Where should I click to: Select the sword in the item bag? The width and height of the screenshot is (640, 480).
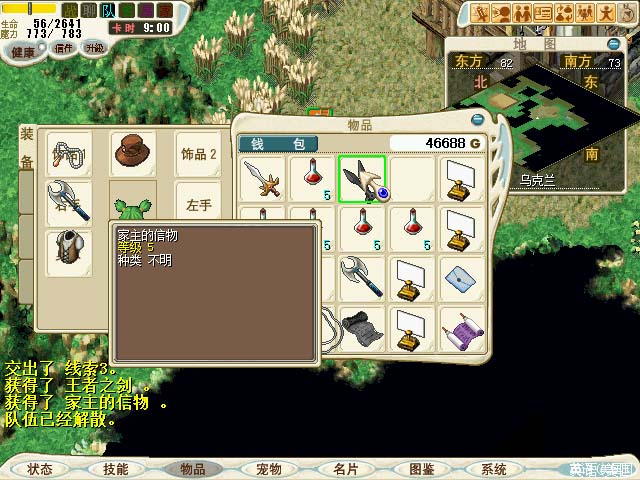264,180
